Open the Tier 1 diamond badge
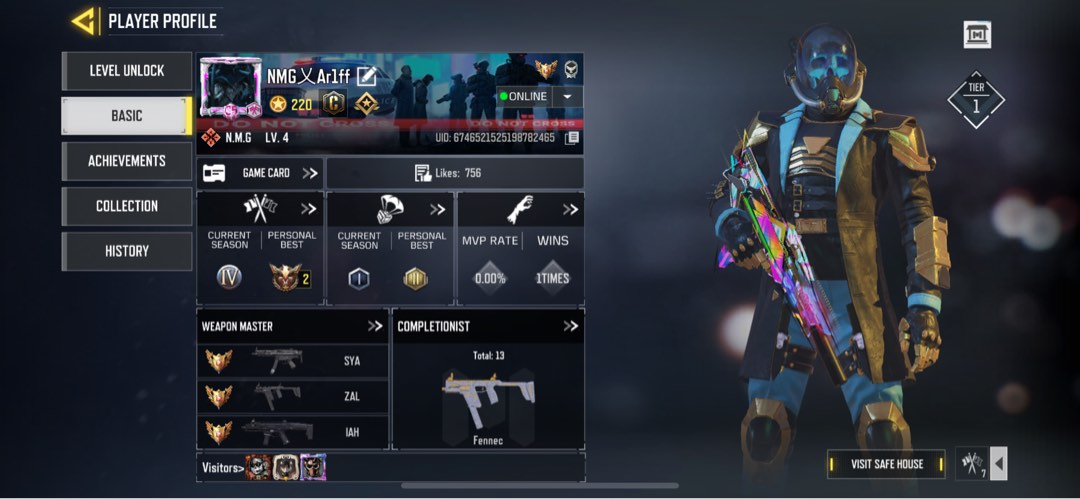1080x499 pixels. coord(976,99)
